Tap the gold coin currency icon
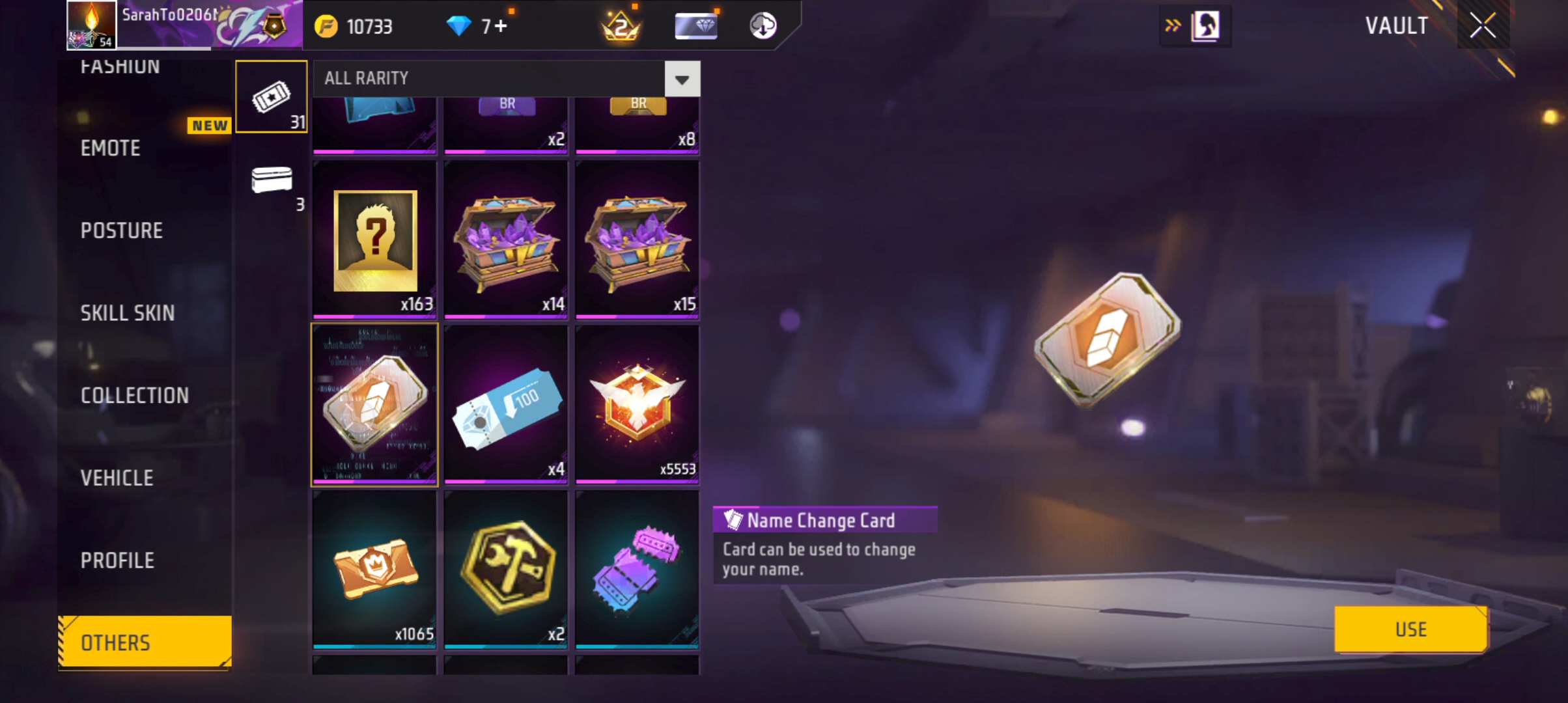The width and height of the screenshot is (1568, 703). [327, 26]
